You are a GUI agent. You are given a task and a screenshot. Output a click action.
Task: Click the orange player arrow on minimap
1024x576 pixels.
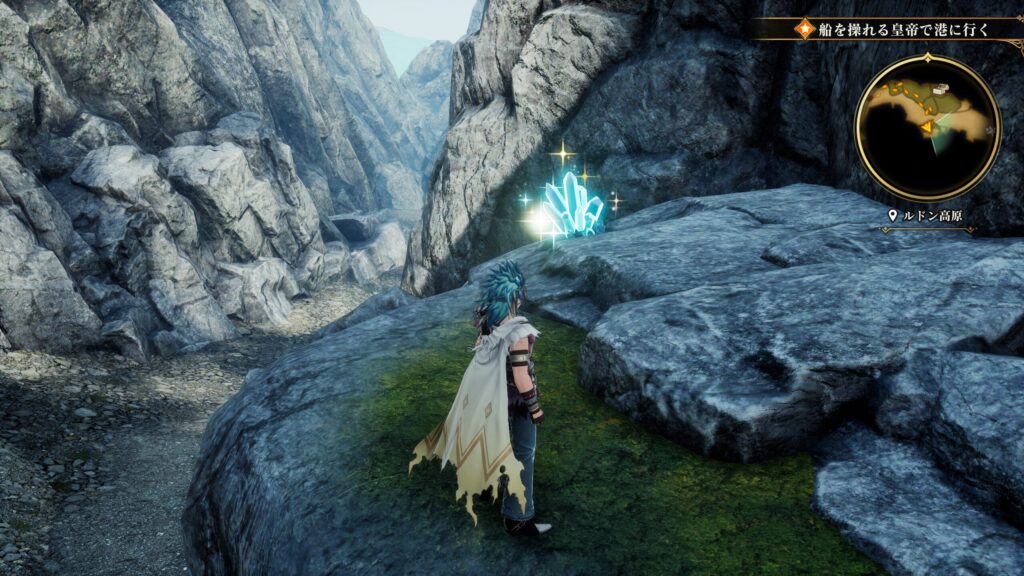(927, 127)
